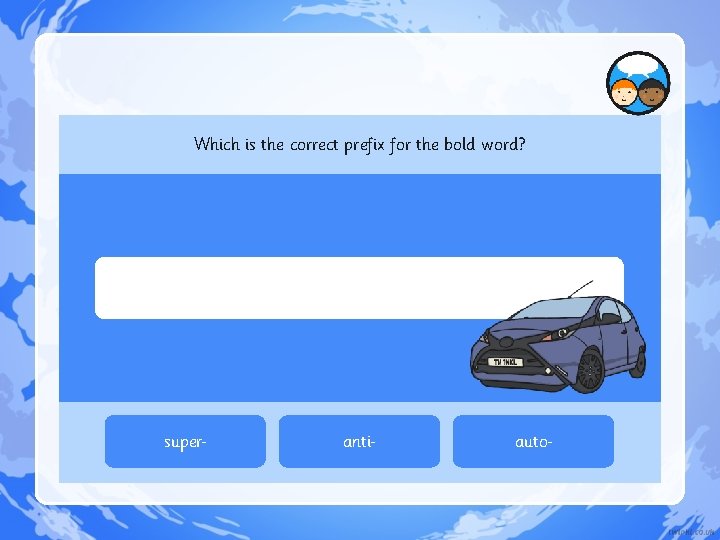Choose the "super-" prefix answer
This screenshot has width=720, height=540.
(x=185, y=441)
